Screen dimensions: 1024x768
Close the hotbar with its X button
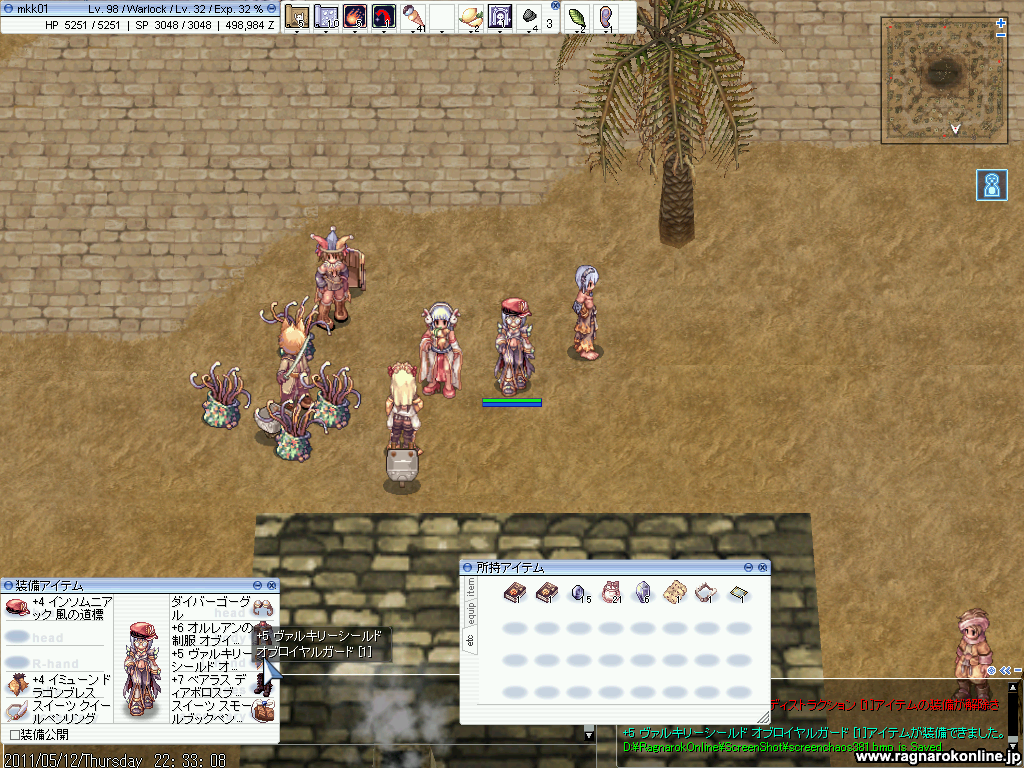coord(556,5)
